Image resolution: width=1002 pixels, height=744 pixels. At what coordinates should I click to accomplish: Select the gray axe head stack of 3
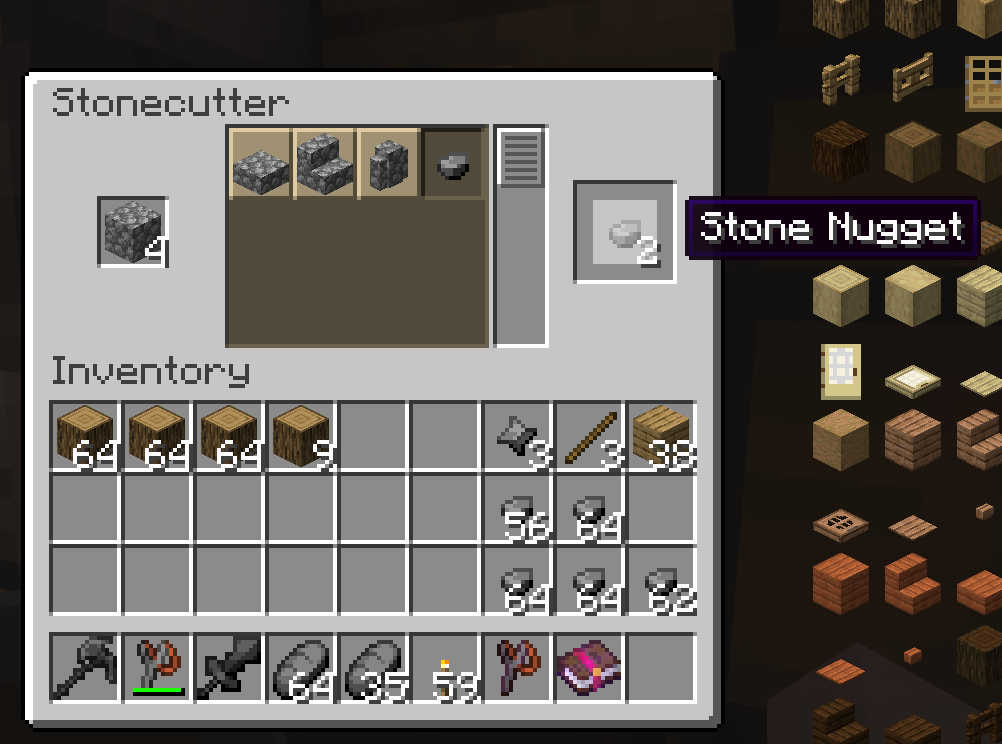point(517,436)
